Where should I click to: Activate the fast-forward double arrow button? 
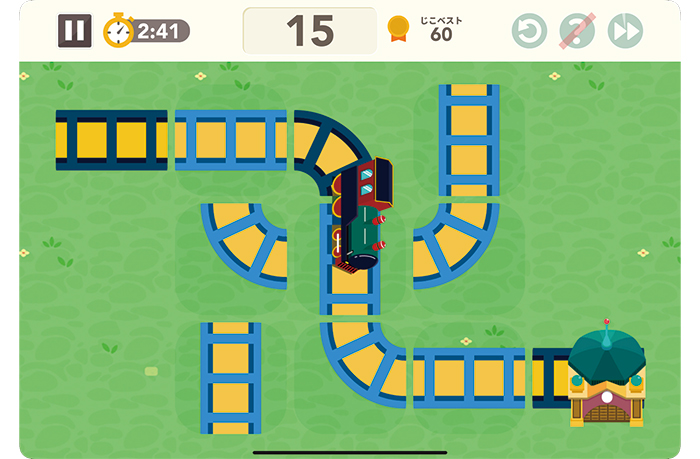(x=625, y=31)
